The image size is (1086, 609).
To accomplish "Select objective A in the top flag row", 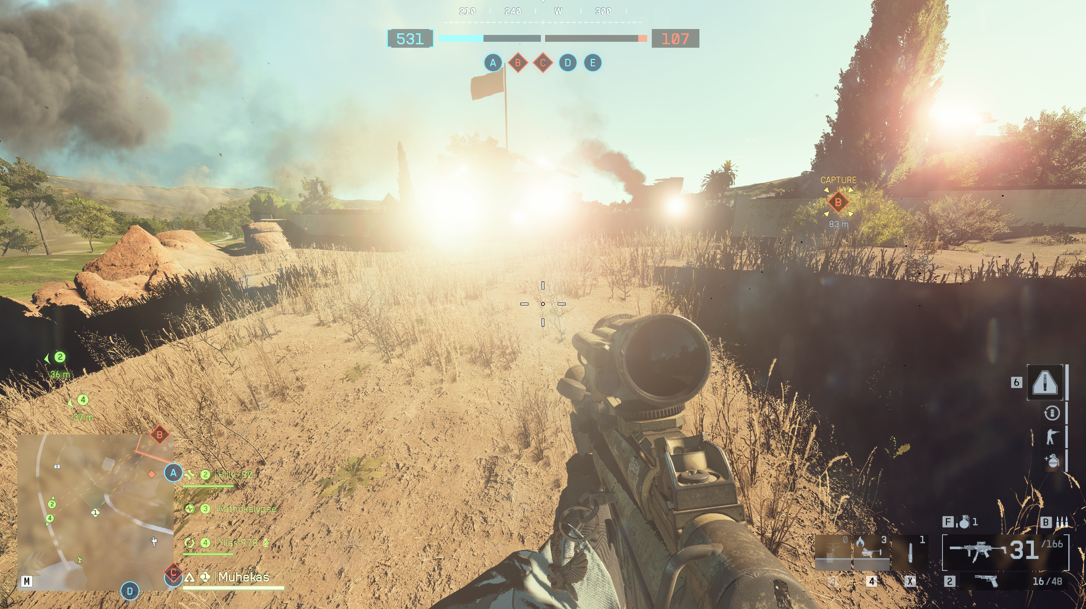I will (493, 63).
